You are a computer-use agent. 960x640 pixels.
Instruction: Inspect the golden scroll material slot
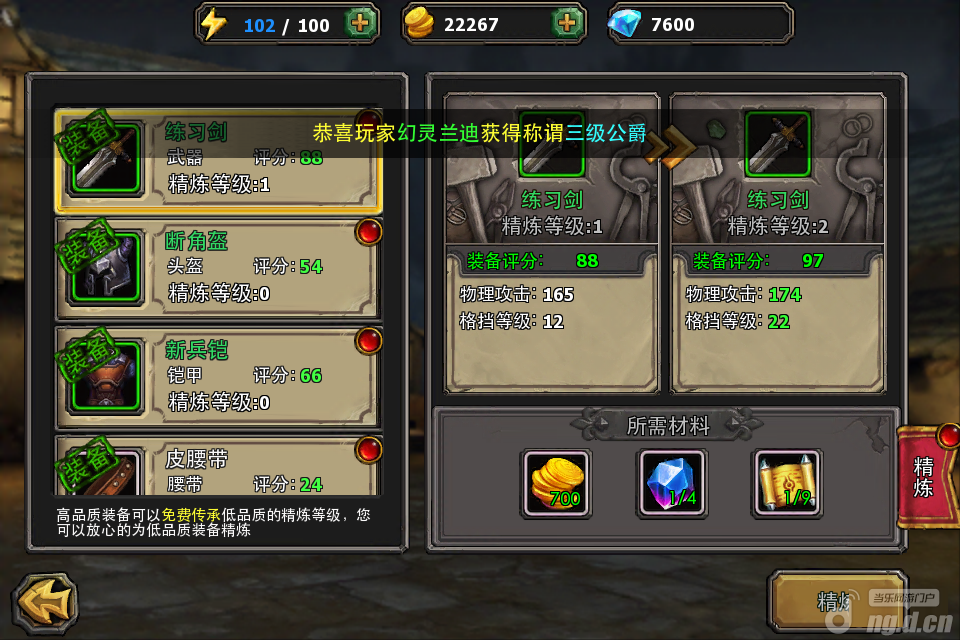point(787,483)
